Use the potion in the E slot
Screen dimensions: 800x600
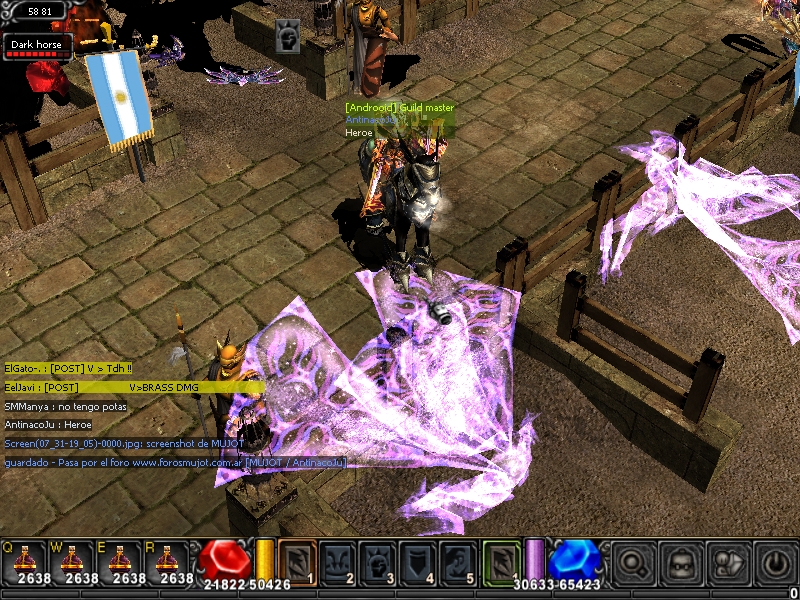point(118,562)
